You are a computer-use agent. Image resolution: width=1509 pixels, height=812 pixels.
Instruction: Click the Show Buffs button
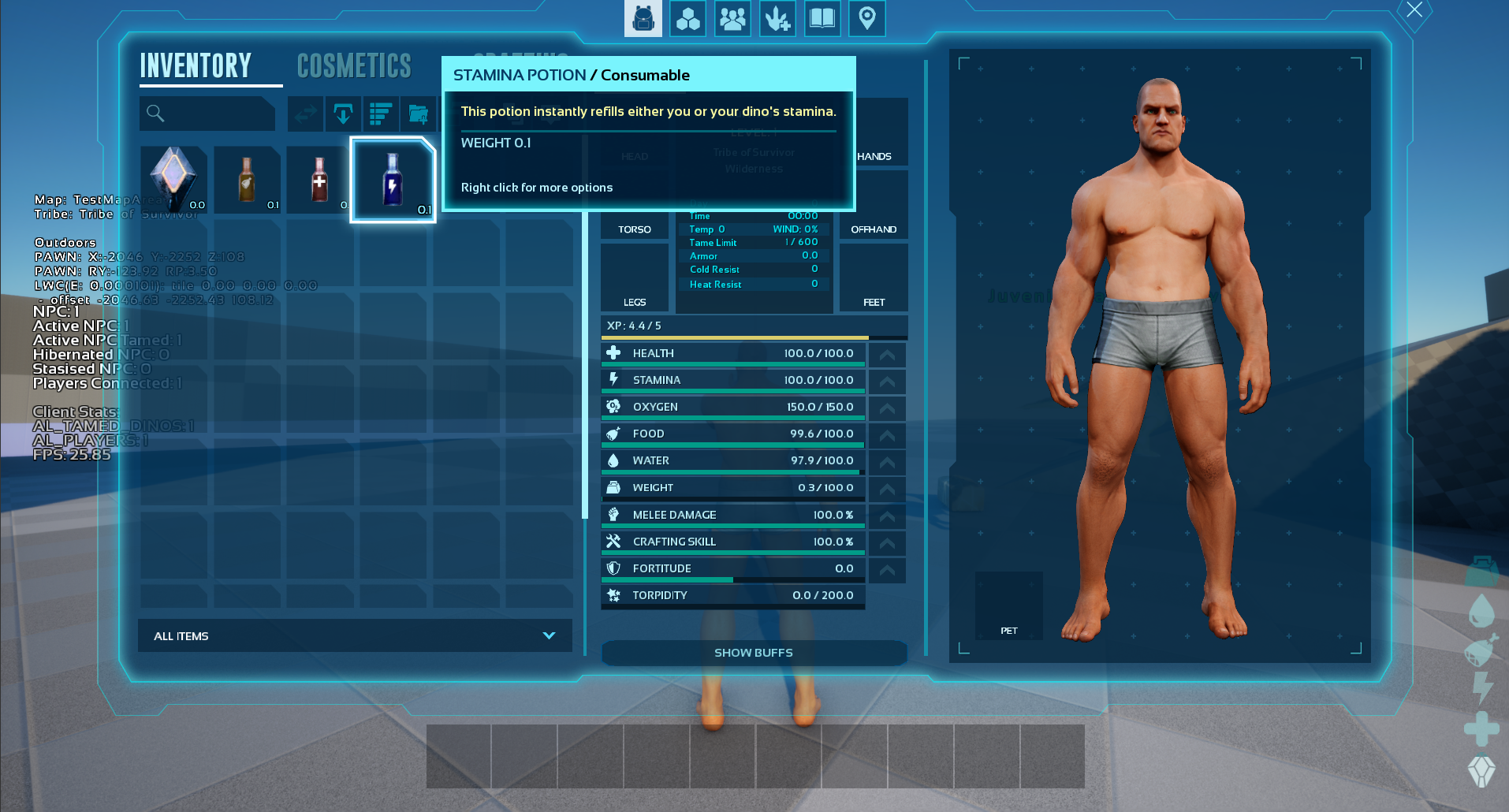754,653
